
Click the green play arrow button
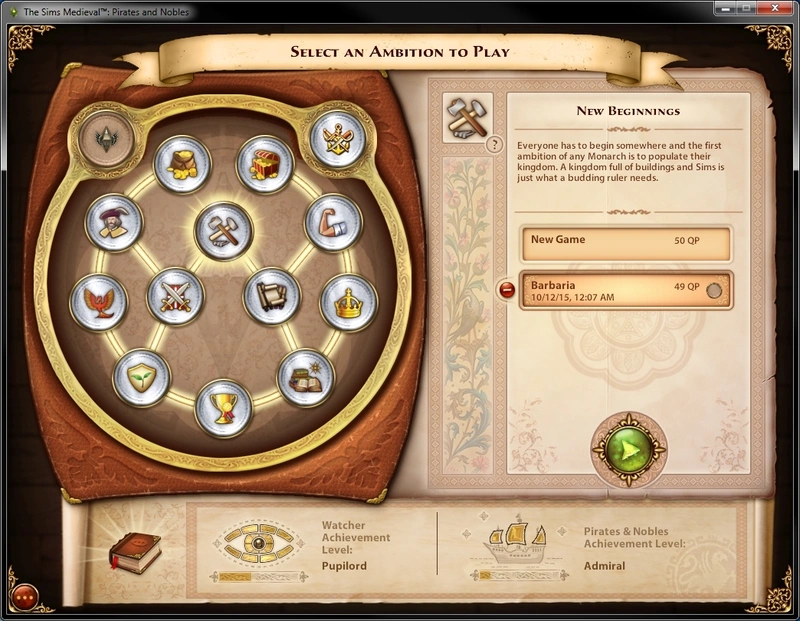pyautogui.click(x=627, y=449)
